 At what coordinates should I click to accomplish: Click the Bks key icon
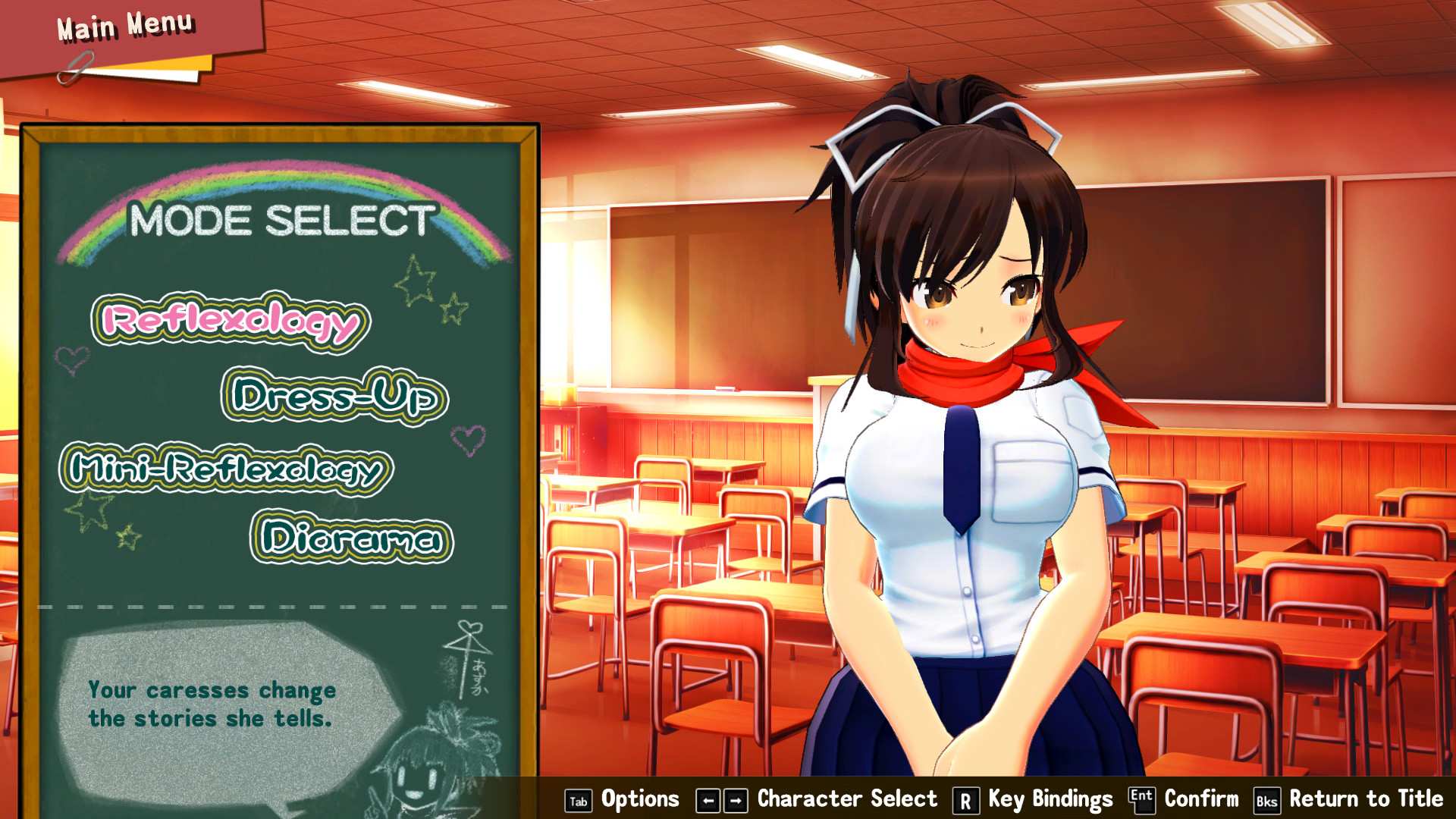tap(1266, 799)
